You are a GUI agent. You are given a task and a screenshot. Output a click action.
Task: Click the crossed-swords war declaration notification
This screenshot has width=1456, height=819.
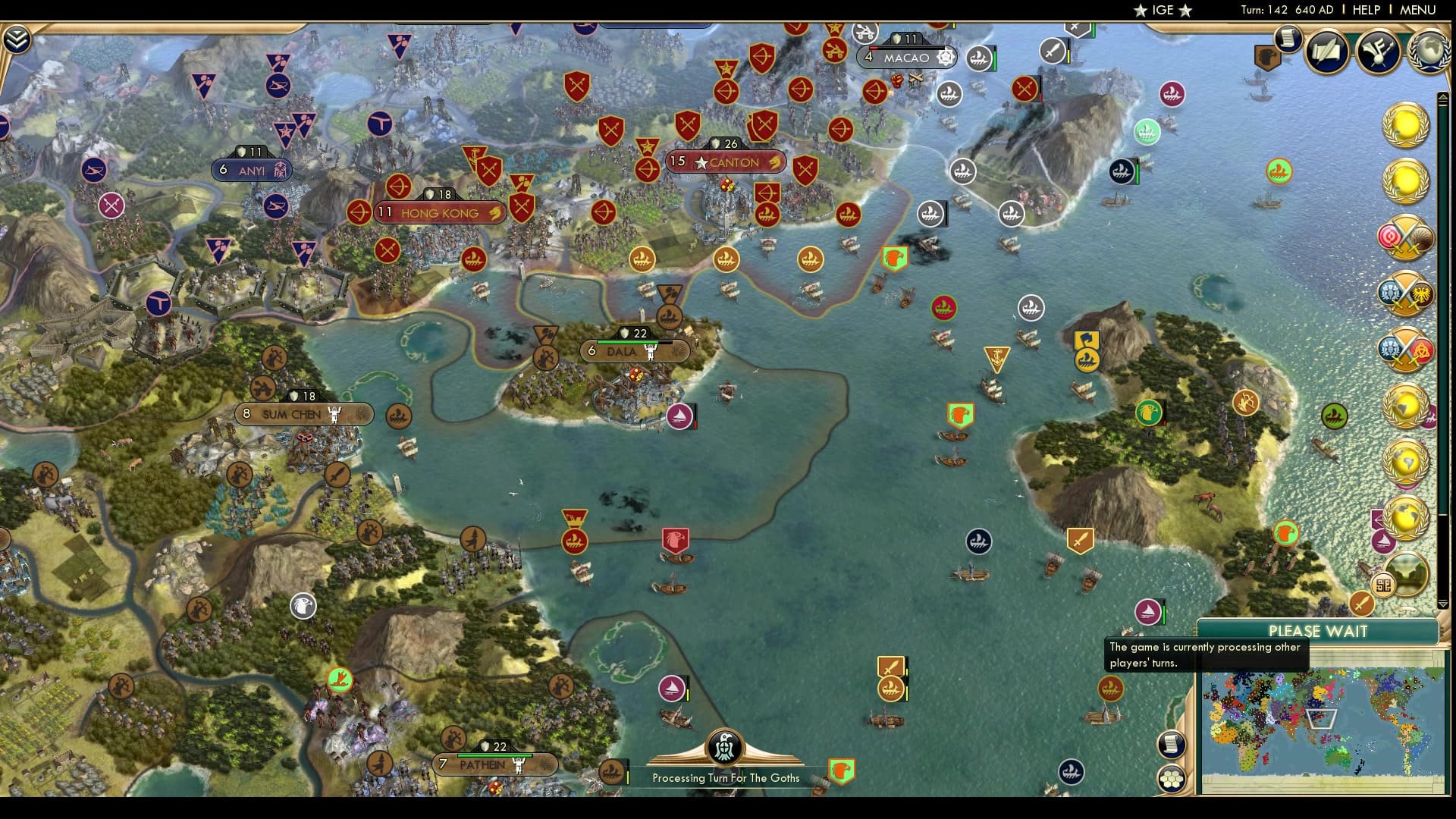(1406, 235)
